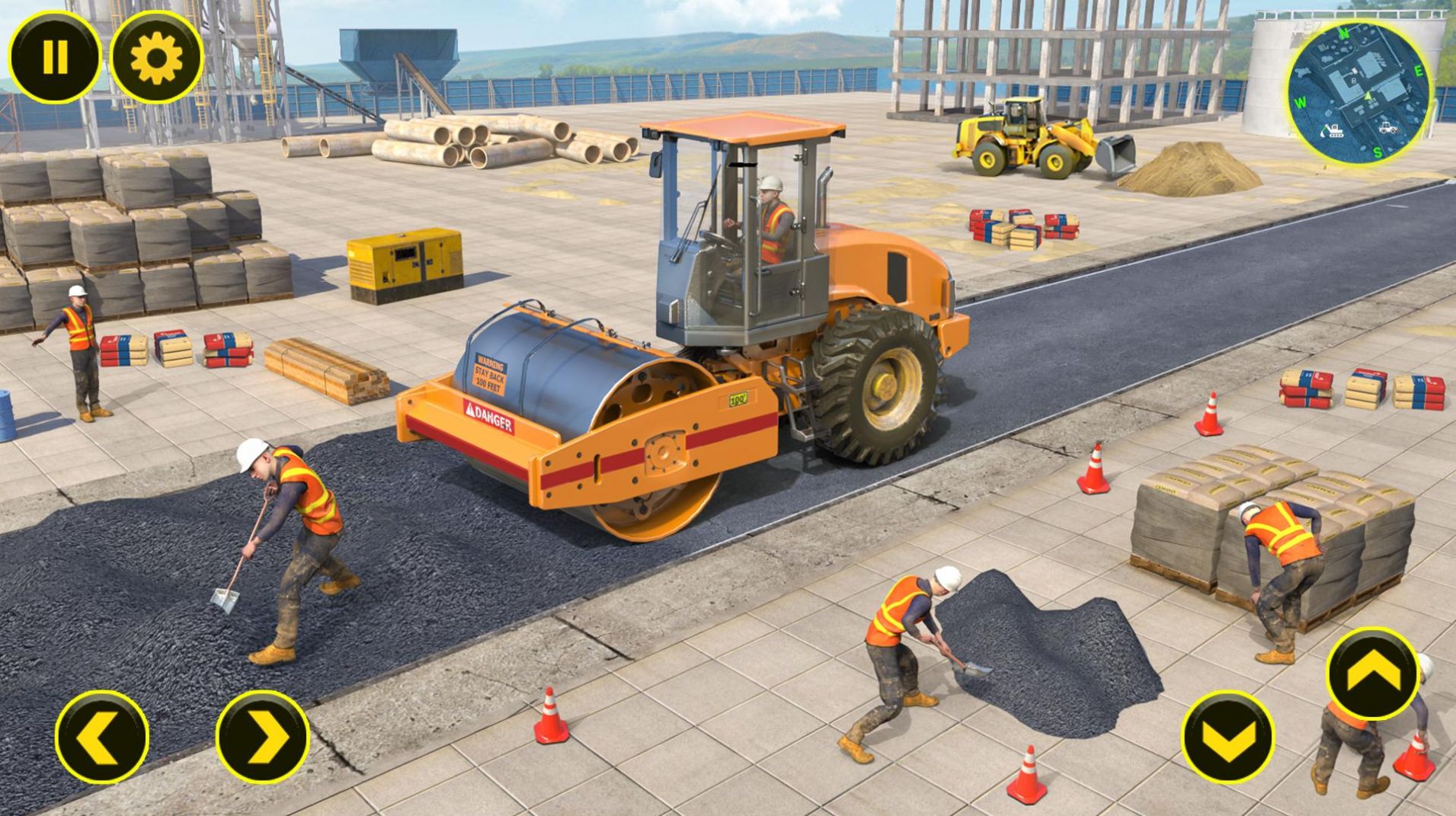This screenshot has width=1456, height=816.
Task: Click the E compass marker on the minimap
Action: point(1418,72)
